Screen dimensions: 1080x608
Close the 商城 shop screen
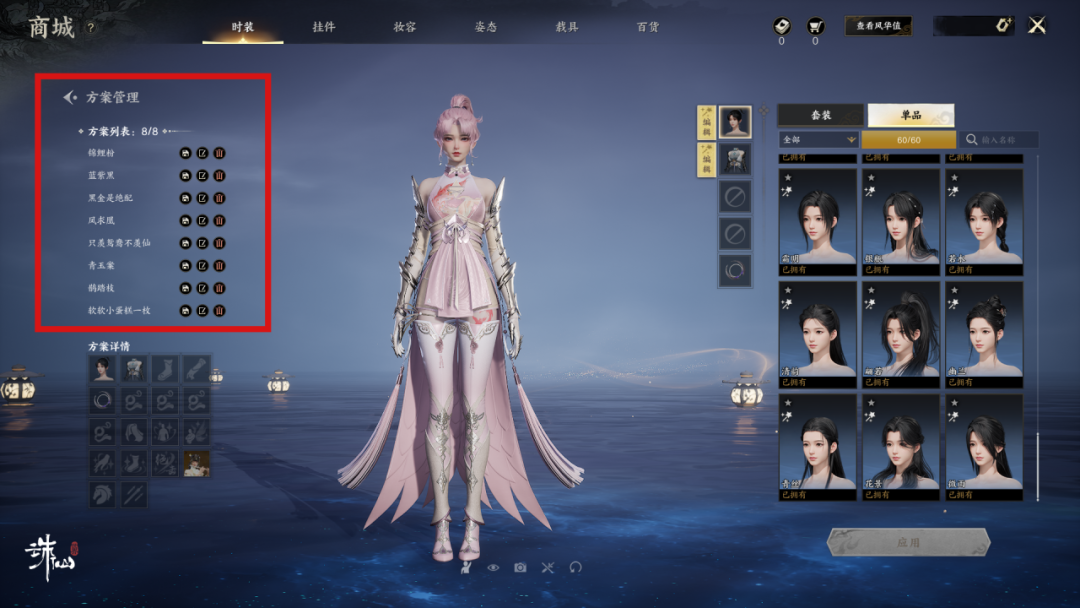1037,26
